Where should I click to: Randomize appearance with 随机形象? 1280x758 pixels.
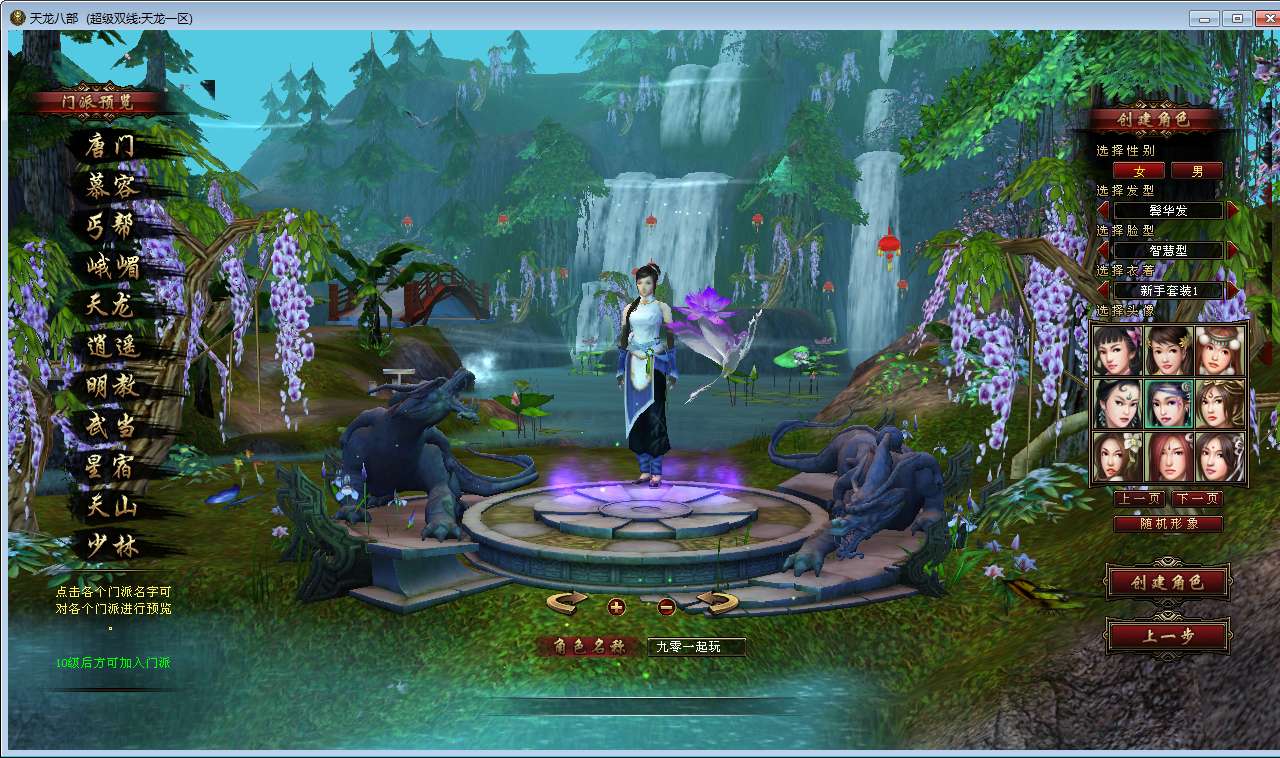click(x=1168, y=523)
